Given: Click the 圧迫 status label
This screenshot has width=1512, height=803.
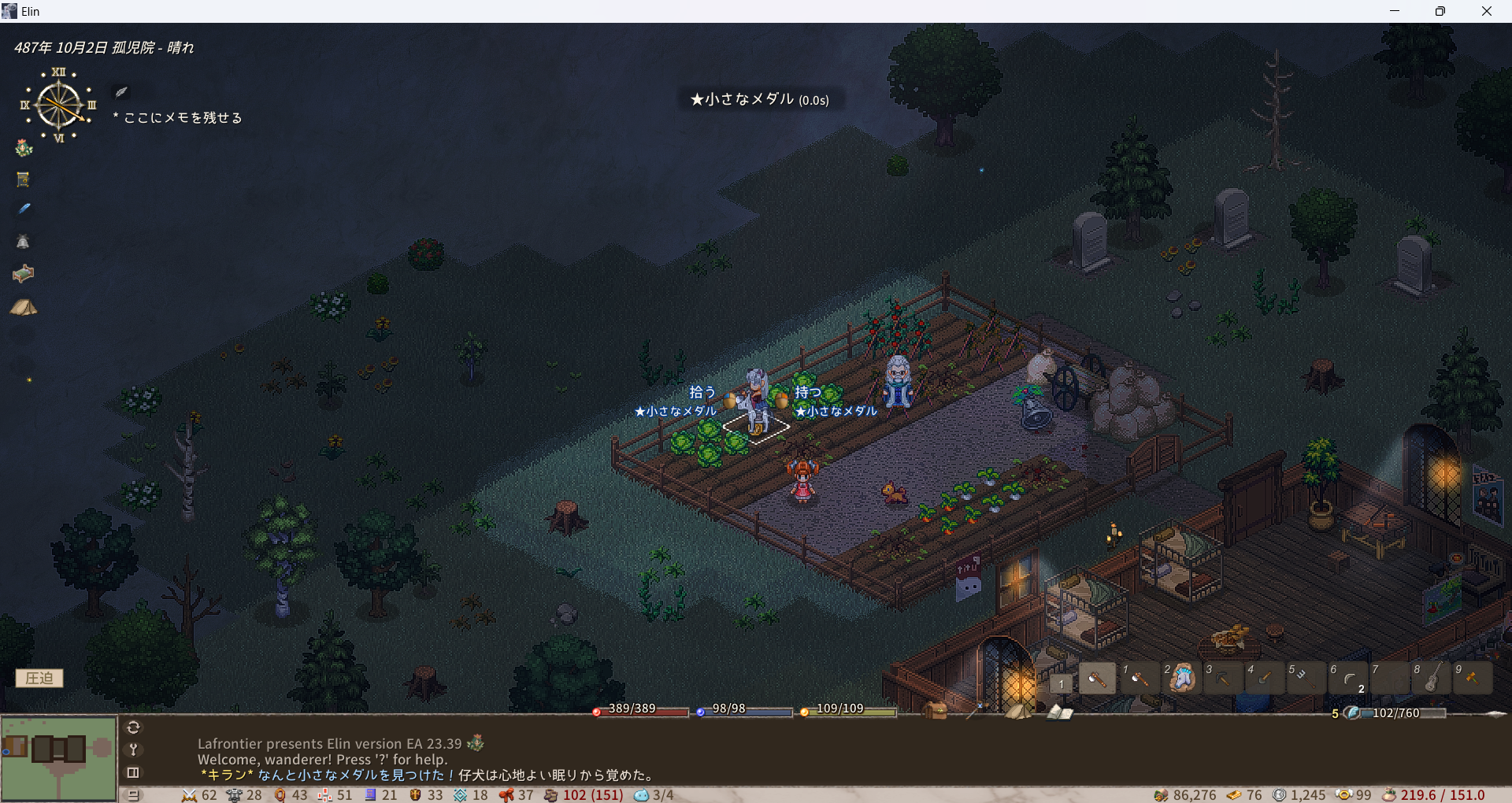Looking at the screenshot, I should (x=39, y=678).
